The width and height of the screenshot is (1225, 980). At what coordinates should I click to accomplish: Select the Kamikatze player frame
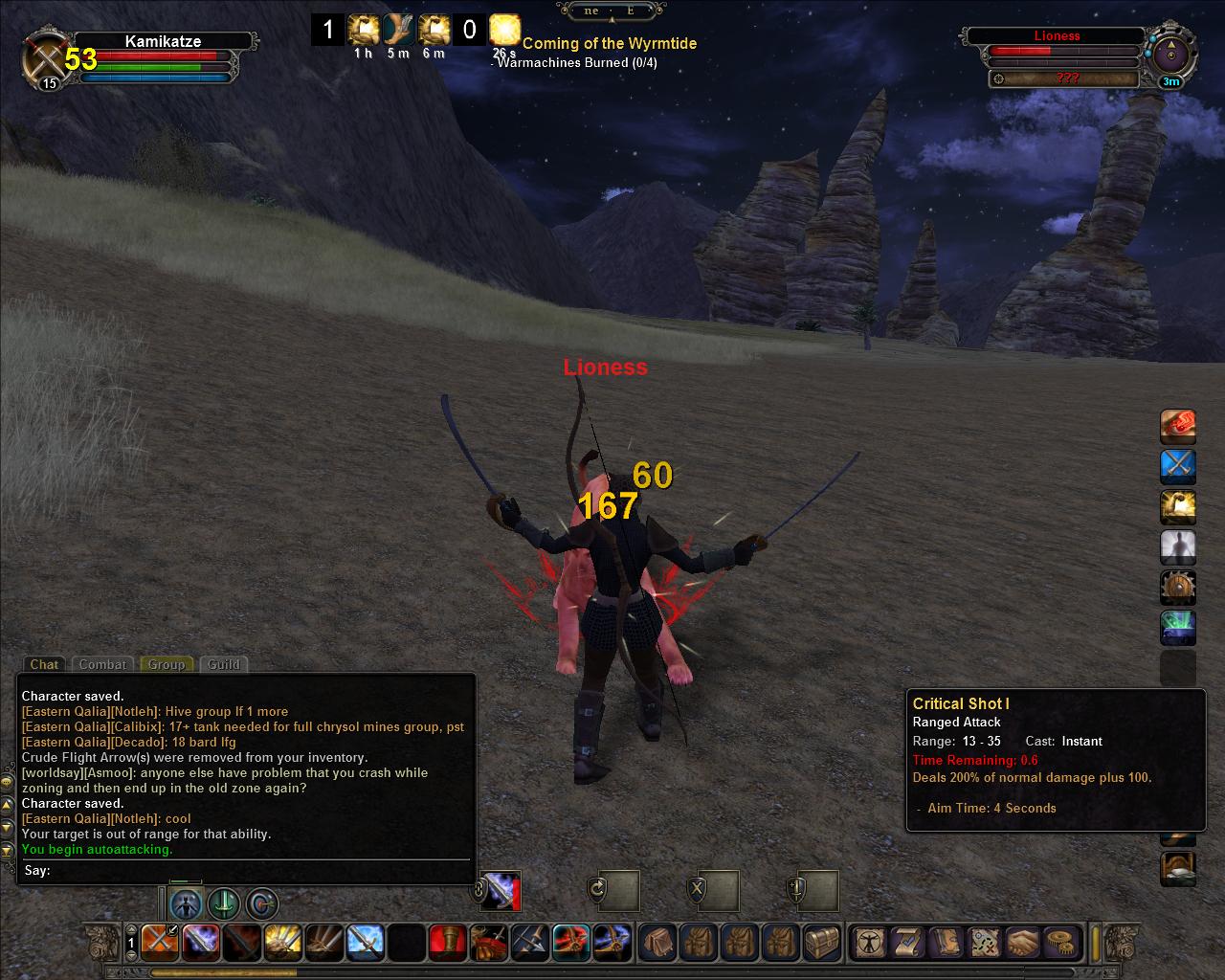163,42
